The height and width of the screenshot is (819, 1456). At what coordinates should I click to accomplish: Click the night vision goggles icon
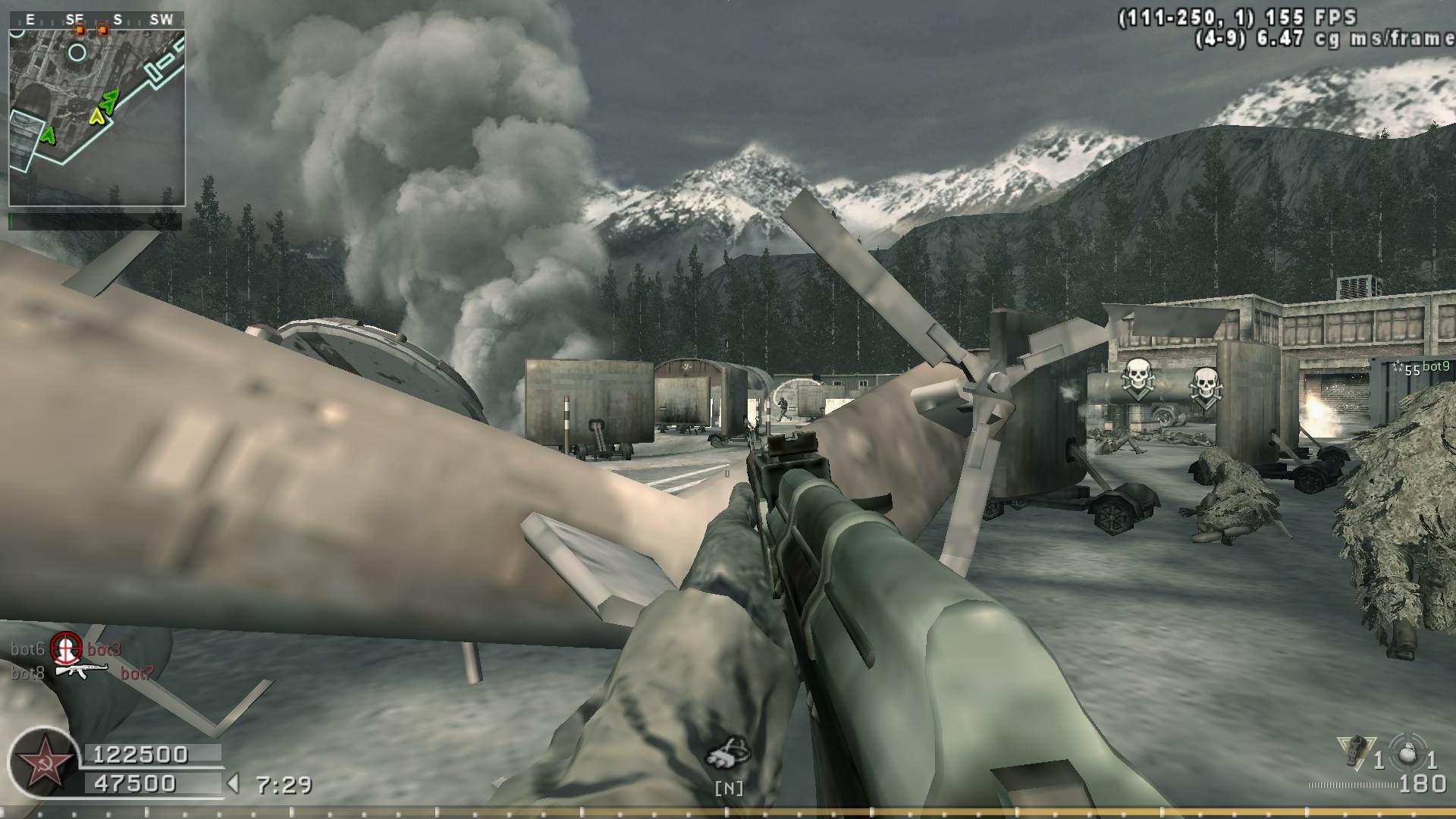point(728,752)
